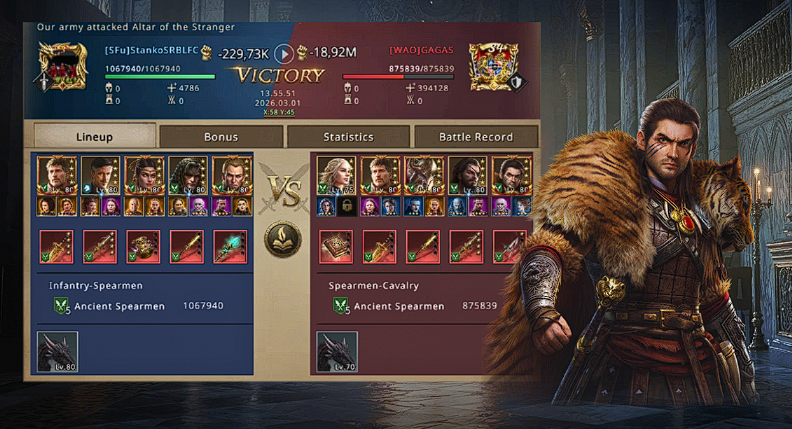Inspect the attacker's round golden artifact equipment

142,245
